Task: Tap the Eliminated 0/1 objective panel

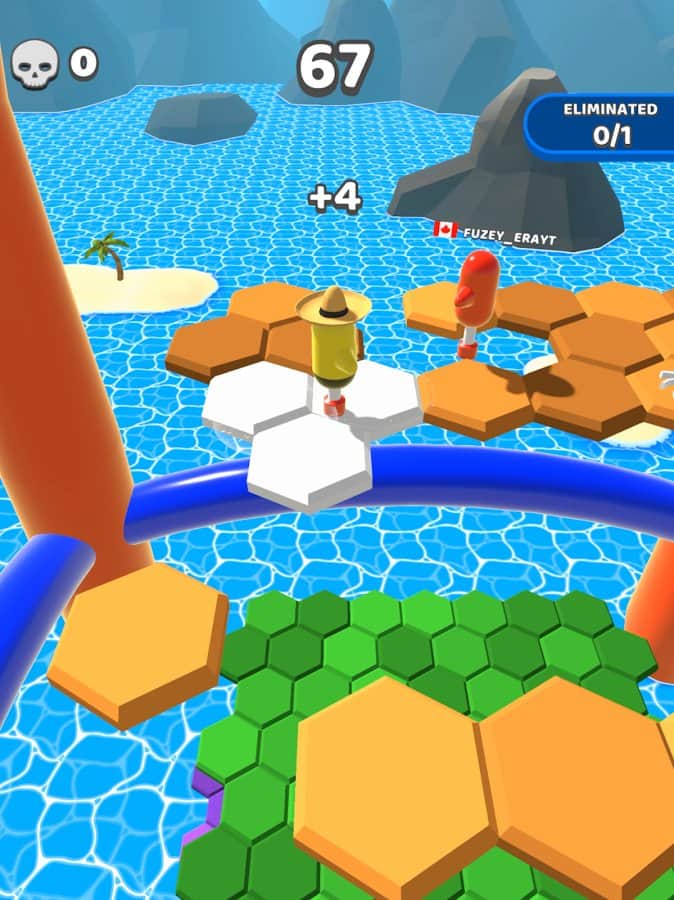Action: click(x=606, y=125)
